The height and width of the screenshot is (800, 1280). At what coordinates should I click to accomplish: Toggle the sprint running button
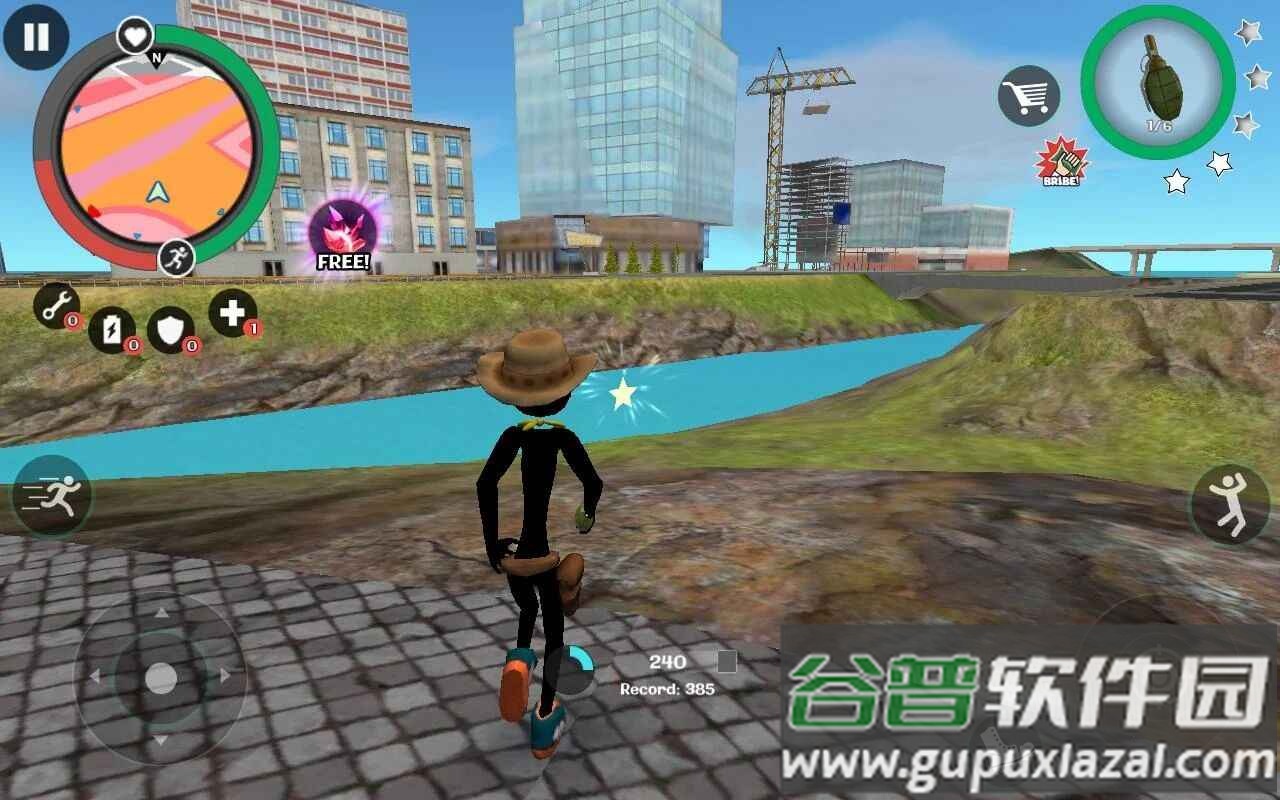point(52,495)
